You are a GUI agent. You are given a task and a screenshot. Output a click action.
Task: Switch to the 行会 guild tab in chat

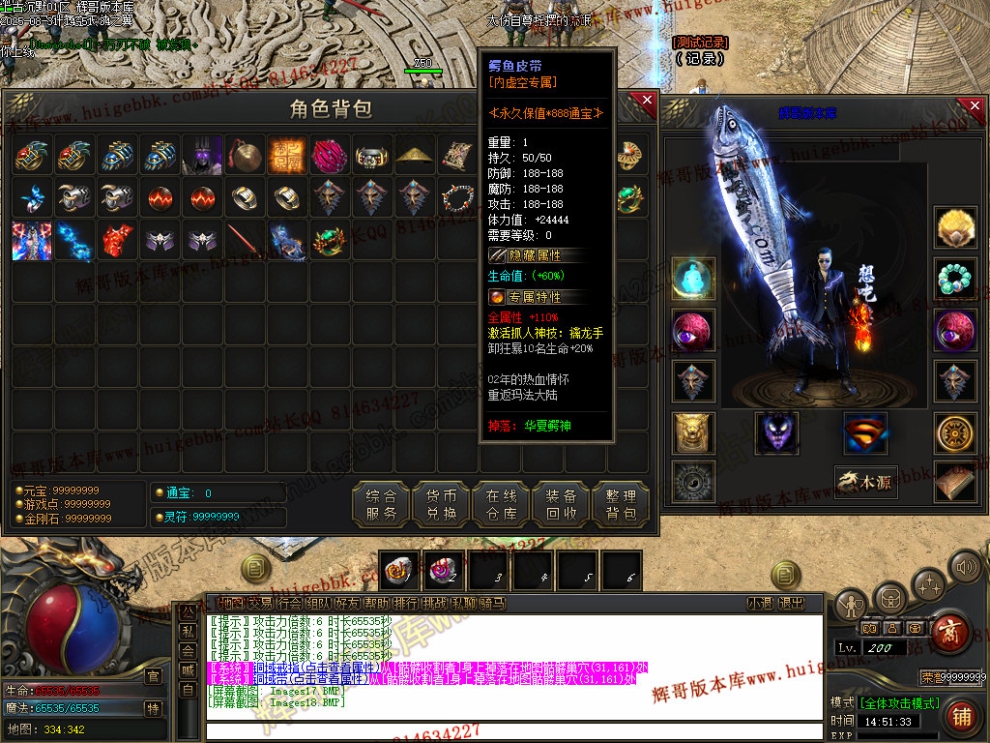[290, 603]
